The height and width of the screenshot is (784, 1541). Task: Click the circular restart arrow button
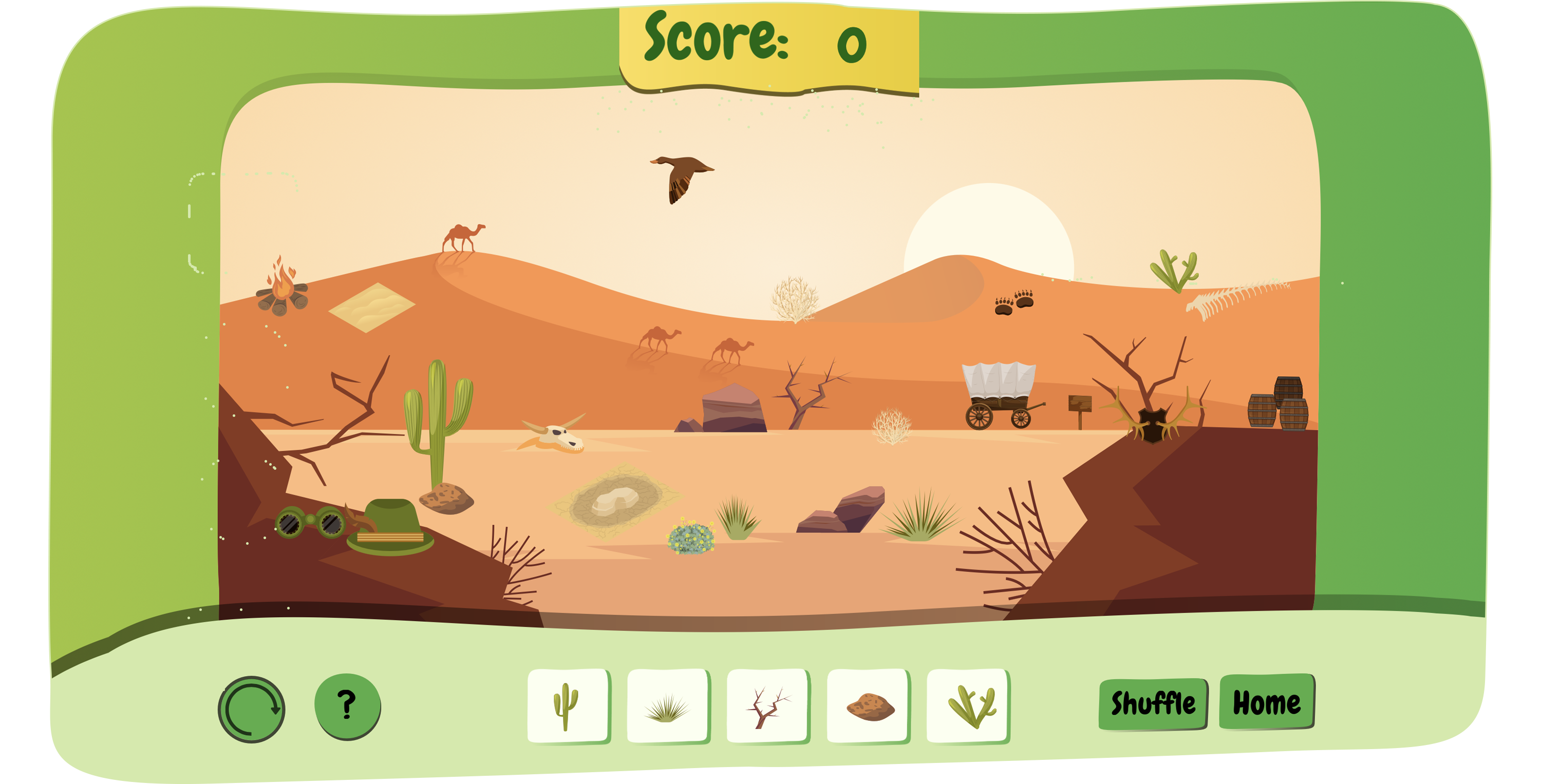click(251, 709)
